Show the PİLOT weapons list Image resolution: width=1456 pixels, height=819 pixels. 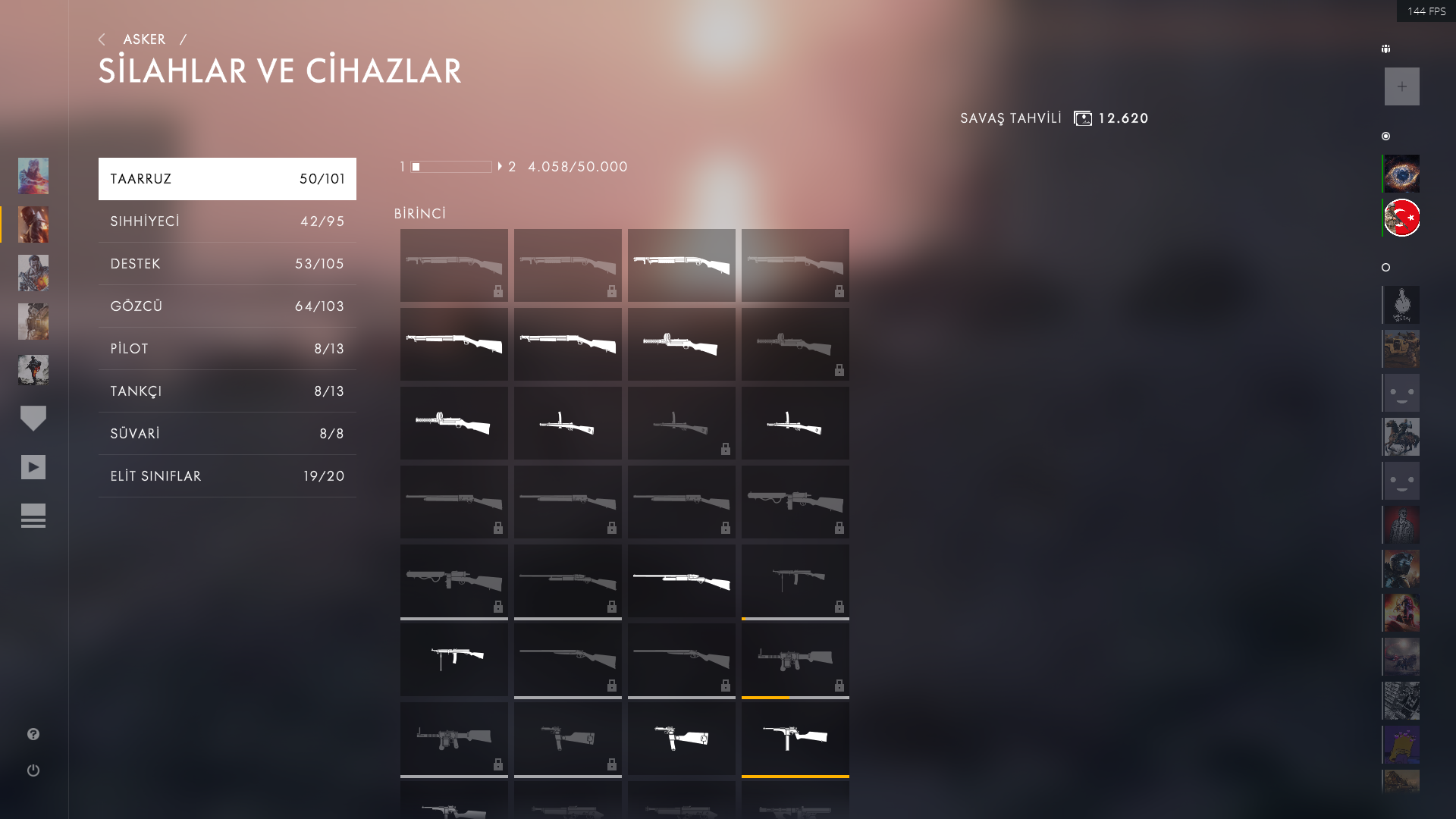coord(227,349)
